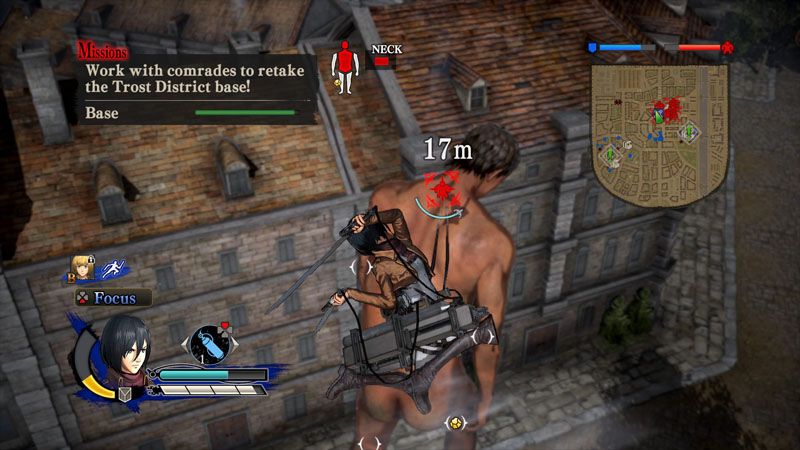
Task: Select the titan body target diagram
Action: pos(345,67)
